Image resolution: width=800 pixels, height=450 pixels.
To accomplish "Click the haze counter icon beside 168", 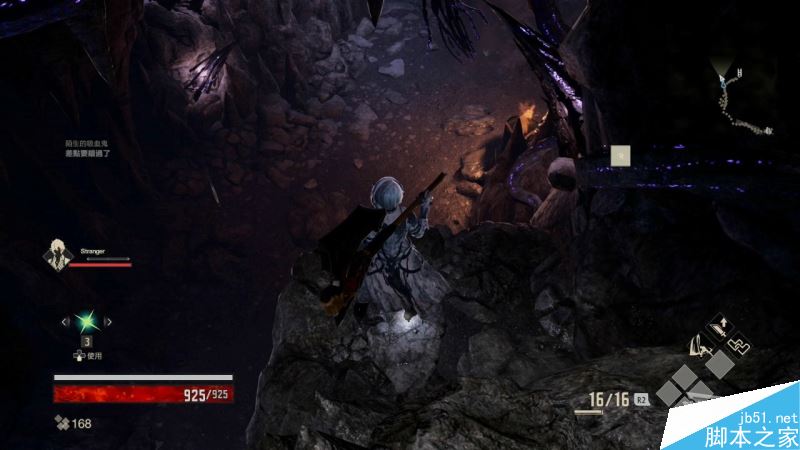I will click(x=61, y=423).
